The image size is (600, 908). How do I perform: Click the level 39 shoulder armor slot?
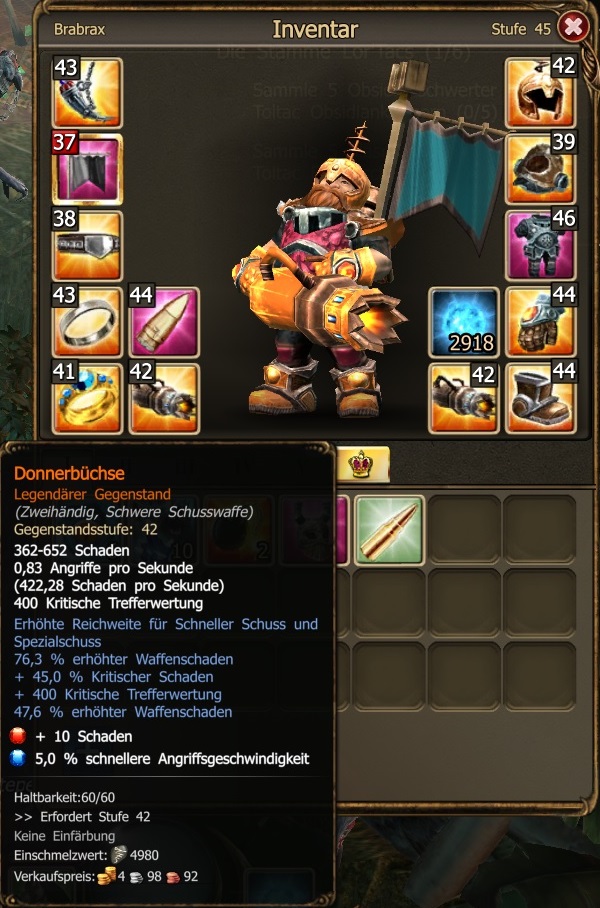point(541,168)
